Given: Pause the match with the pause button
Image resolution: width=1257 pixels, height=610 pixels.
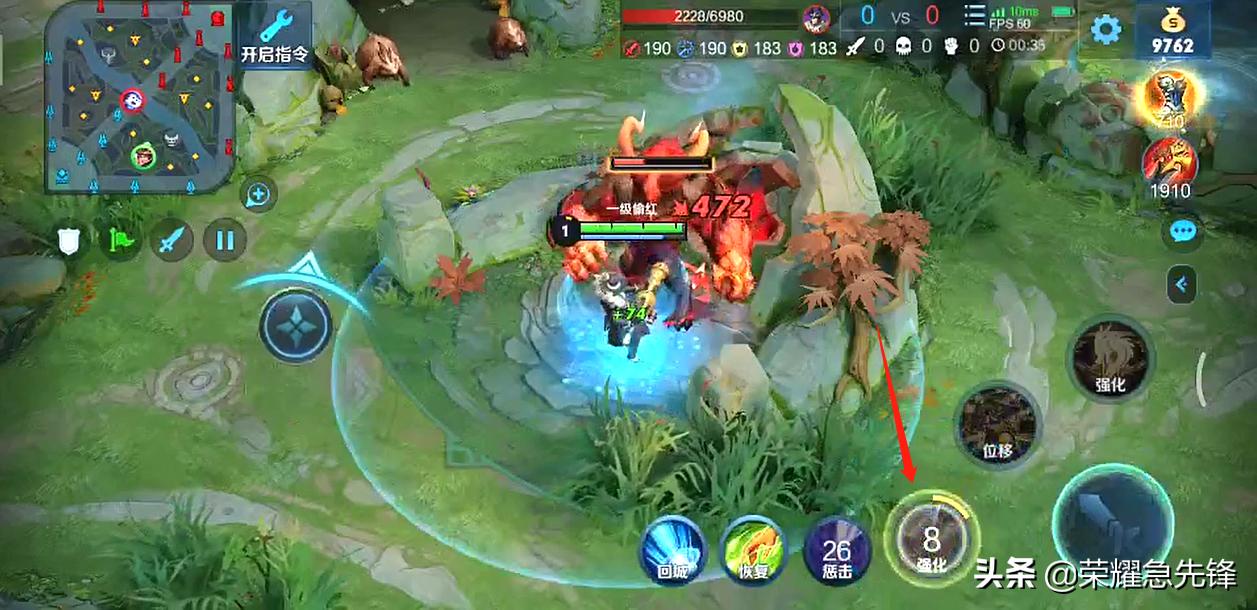Looking at the screenshot, I should (x=225, y=240).
